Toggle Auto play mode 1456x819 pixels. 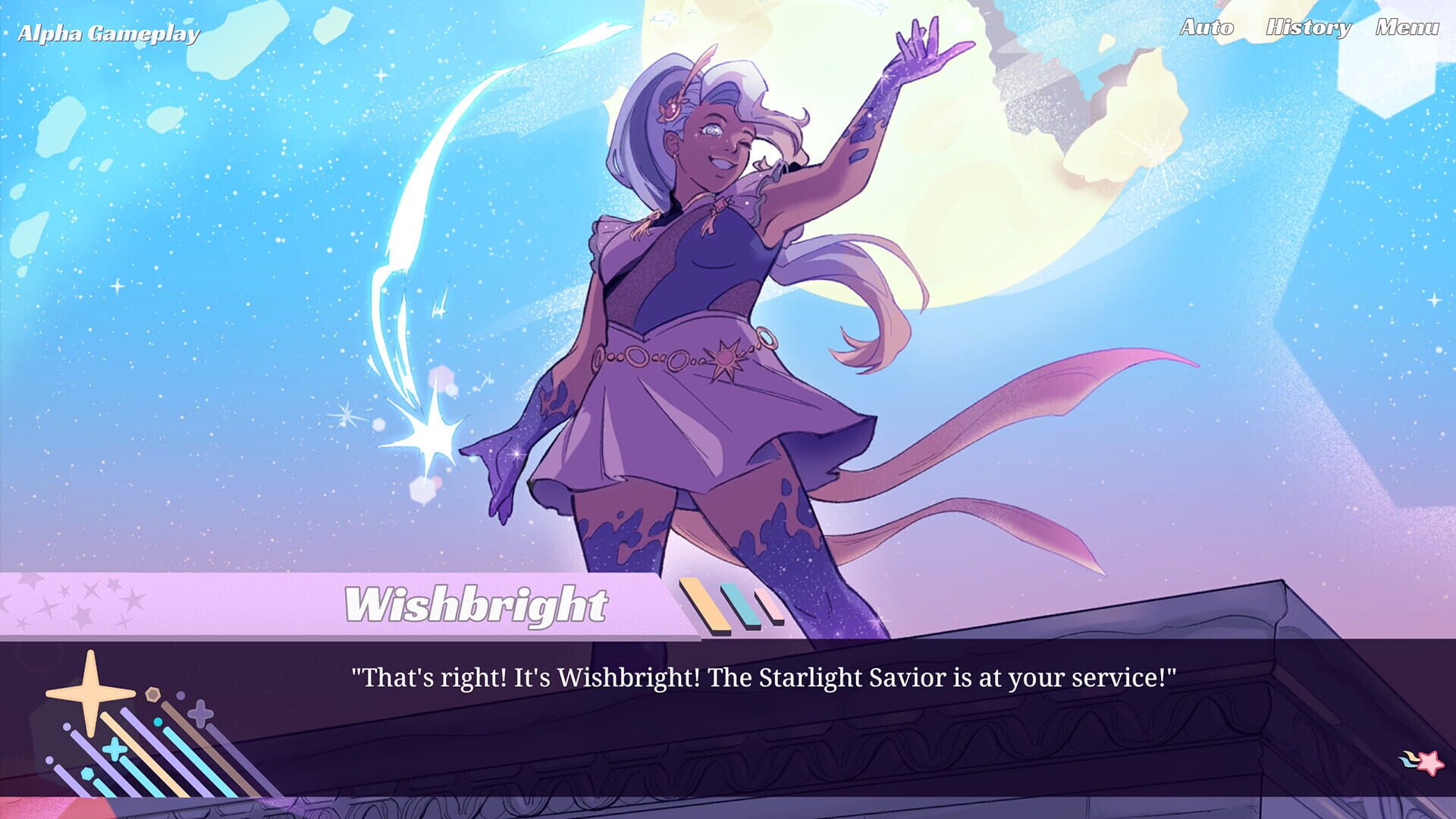click(1206, 28)
